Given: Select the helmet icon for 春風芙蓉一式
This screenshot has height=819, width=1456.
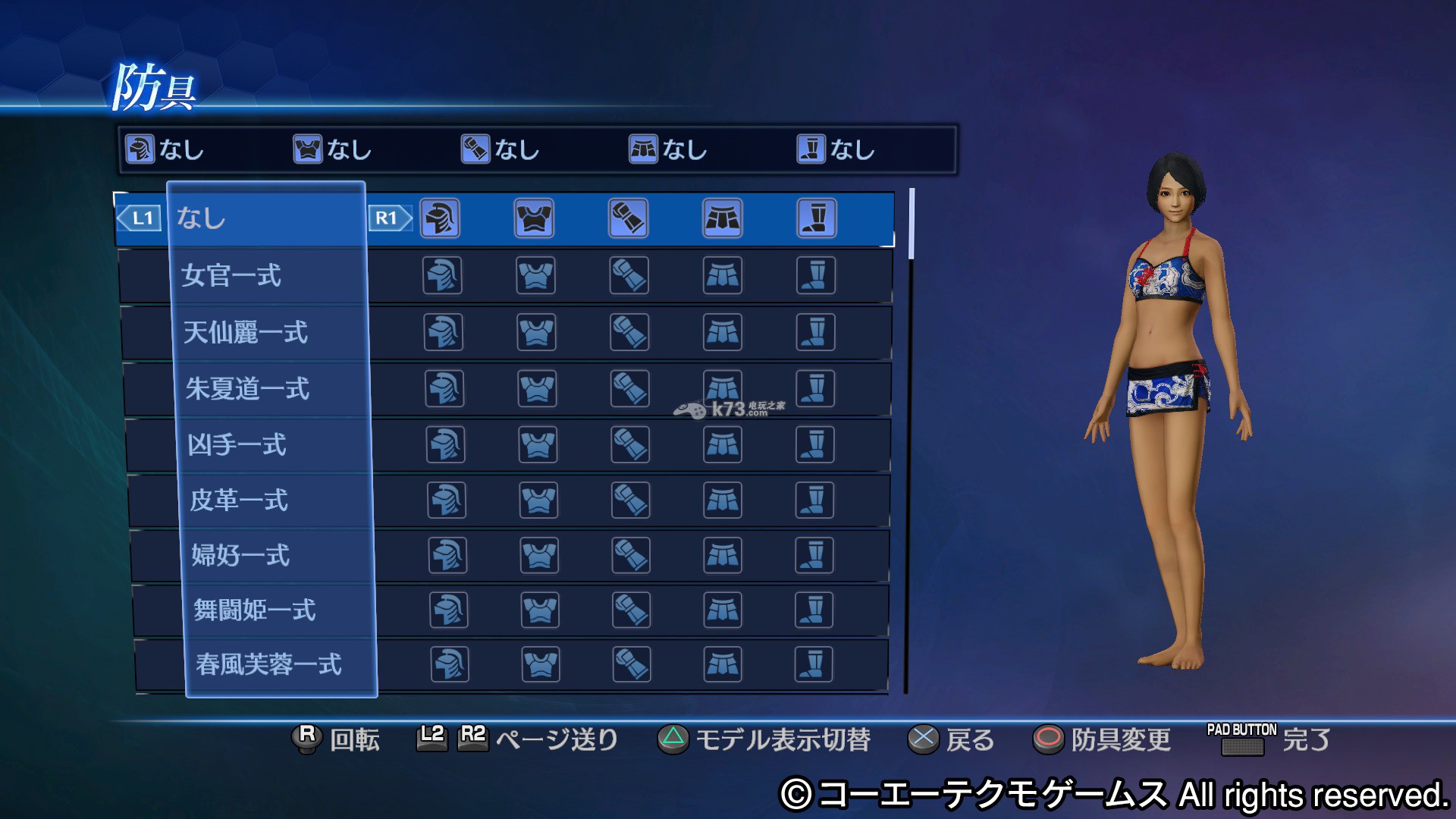Looking at the screenshot, I should (x=450, y=665).
